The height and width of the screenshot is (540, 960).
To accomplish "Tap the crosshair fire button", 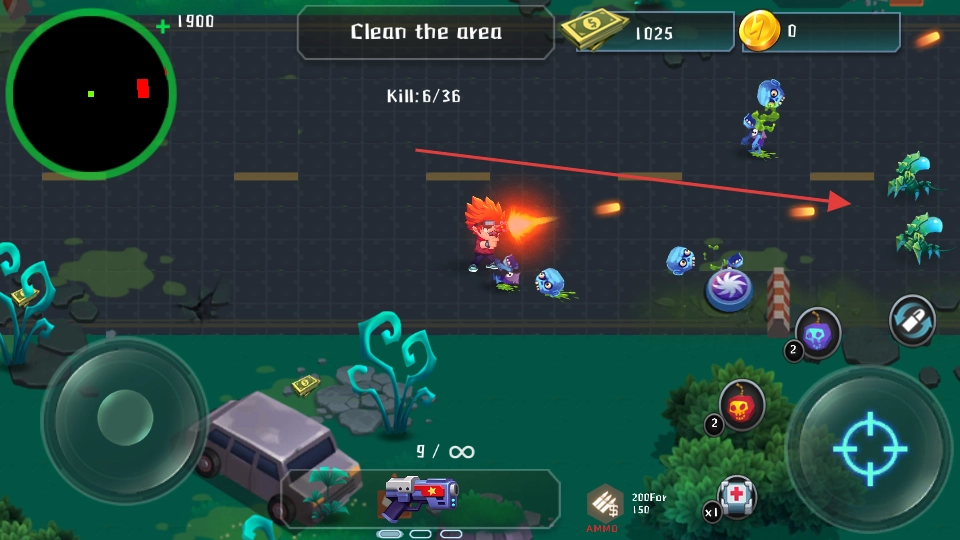I will tap(869, 446).
